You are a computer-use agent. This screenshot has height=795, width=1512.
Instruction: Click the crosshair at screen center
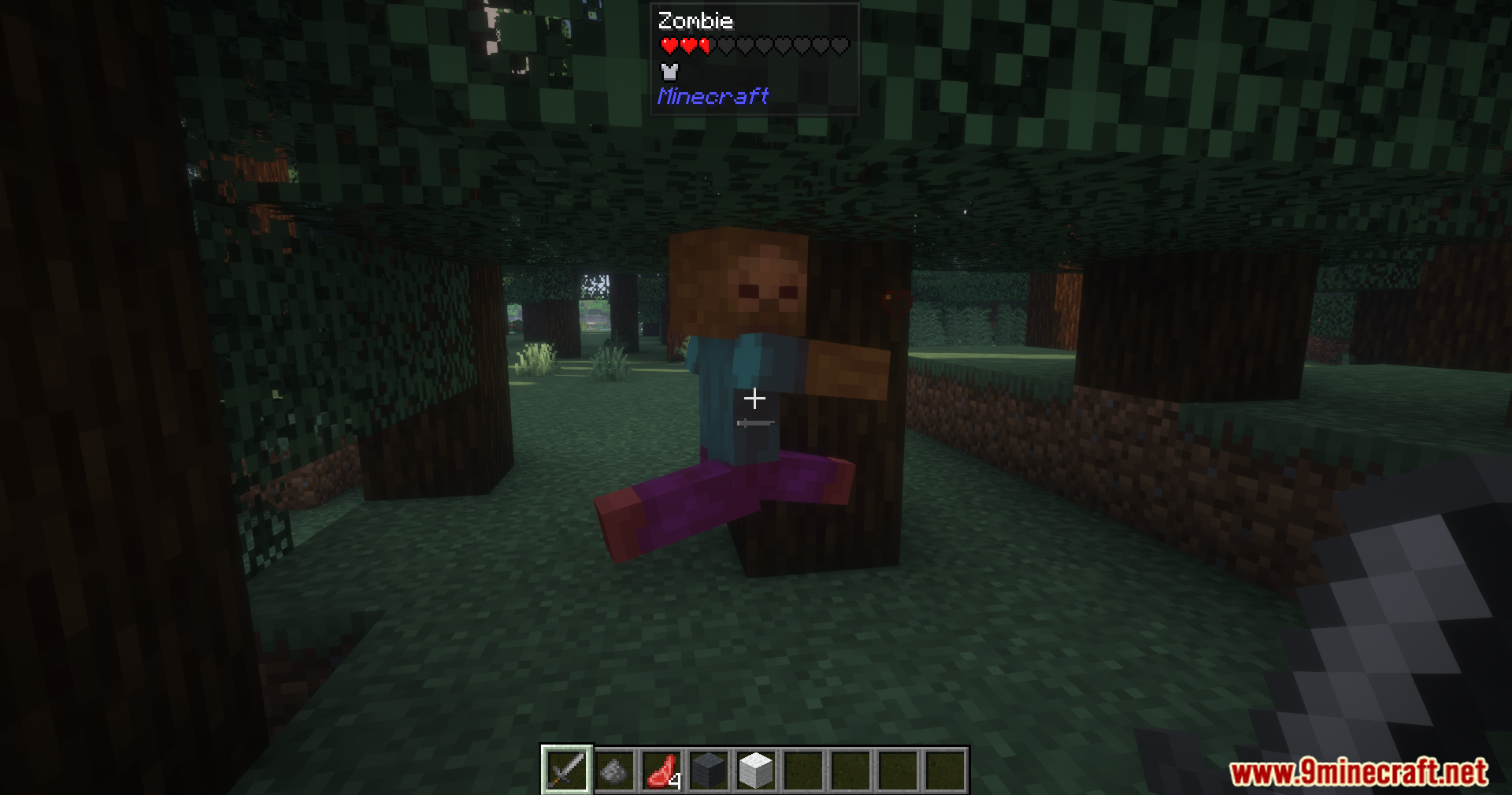[x=755, y=399]
